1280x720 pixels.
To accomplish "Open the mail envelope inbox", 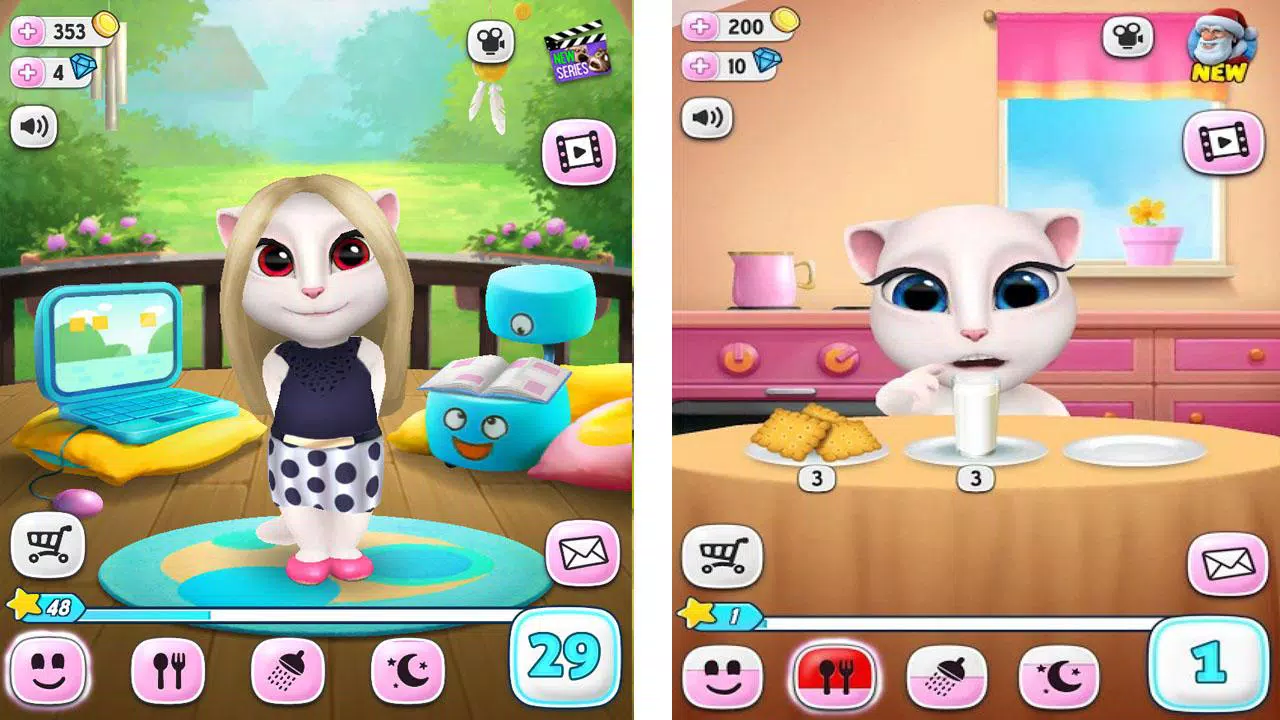I will 583,554.
